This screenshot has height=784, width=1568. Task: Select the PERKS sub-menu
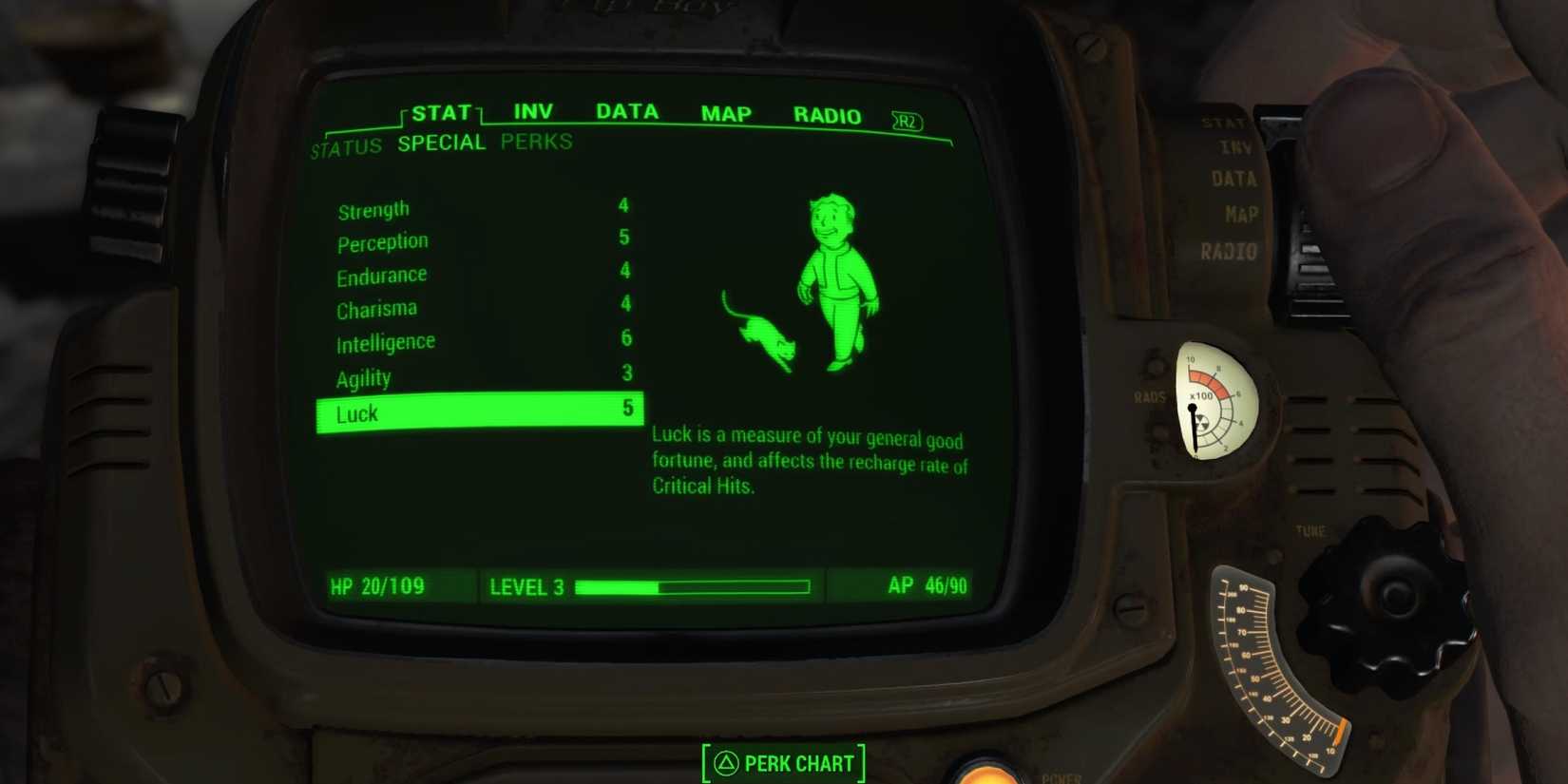(536, 143)
